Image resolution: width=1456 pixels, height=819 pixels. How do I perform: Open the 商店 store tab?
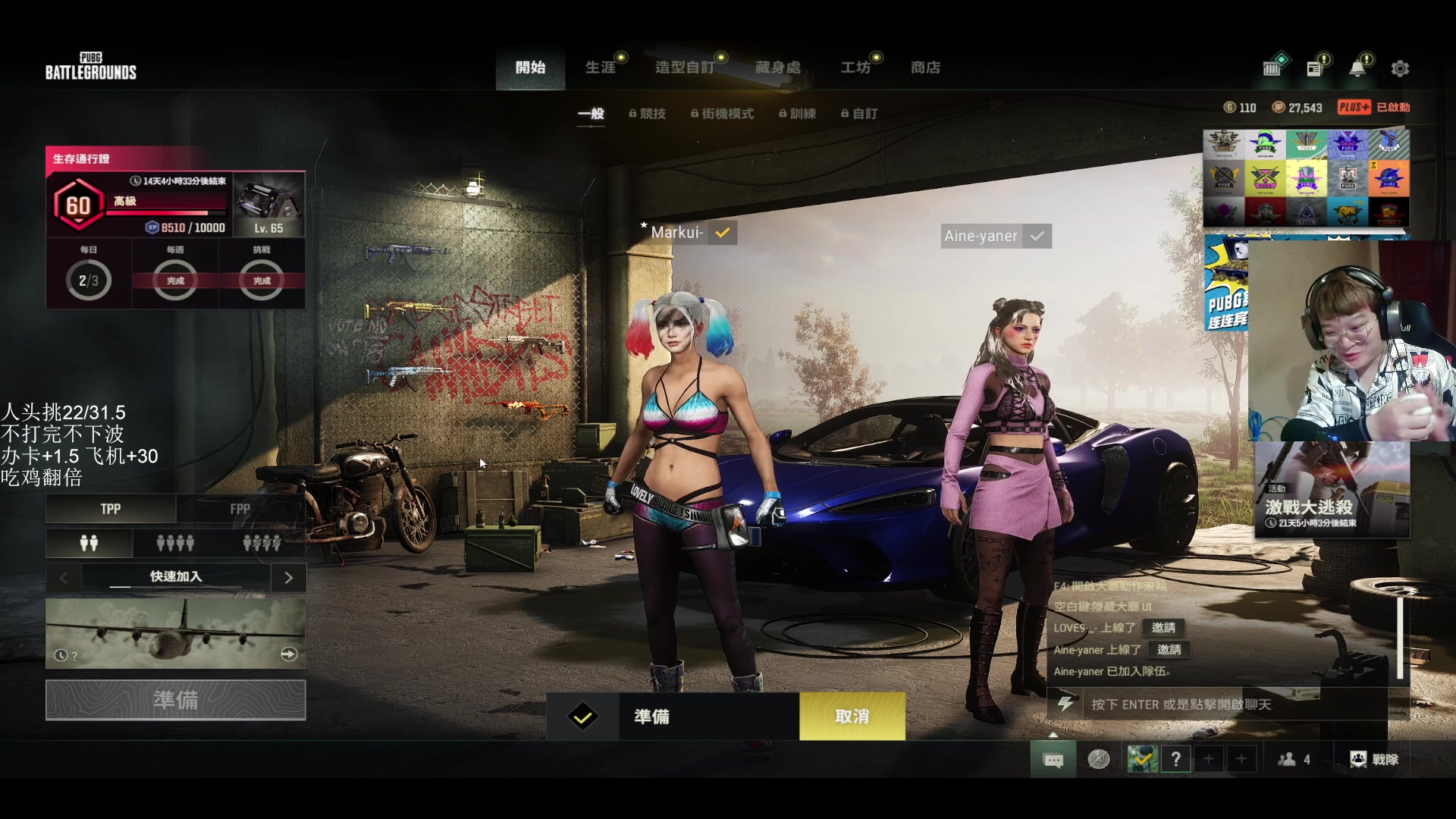click(925, 67)
